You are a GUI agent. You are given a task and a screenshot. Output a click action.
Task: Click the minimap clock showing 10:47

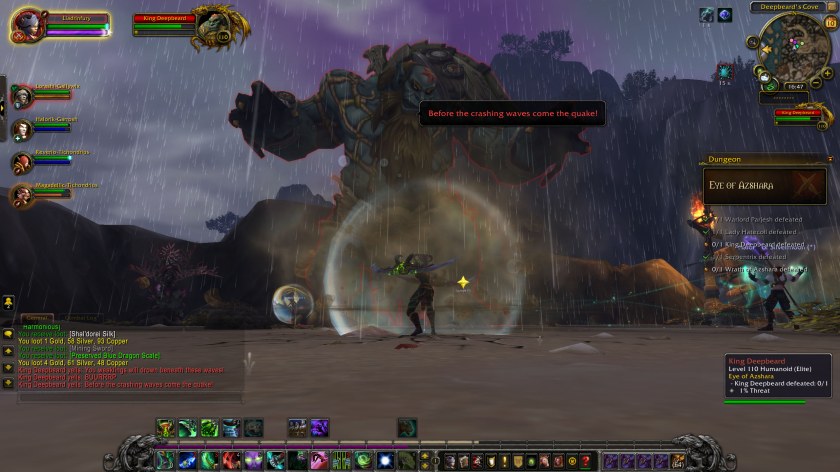[795, 87]
